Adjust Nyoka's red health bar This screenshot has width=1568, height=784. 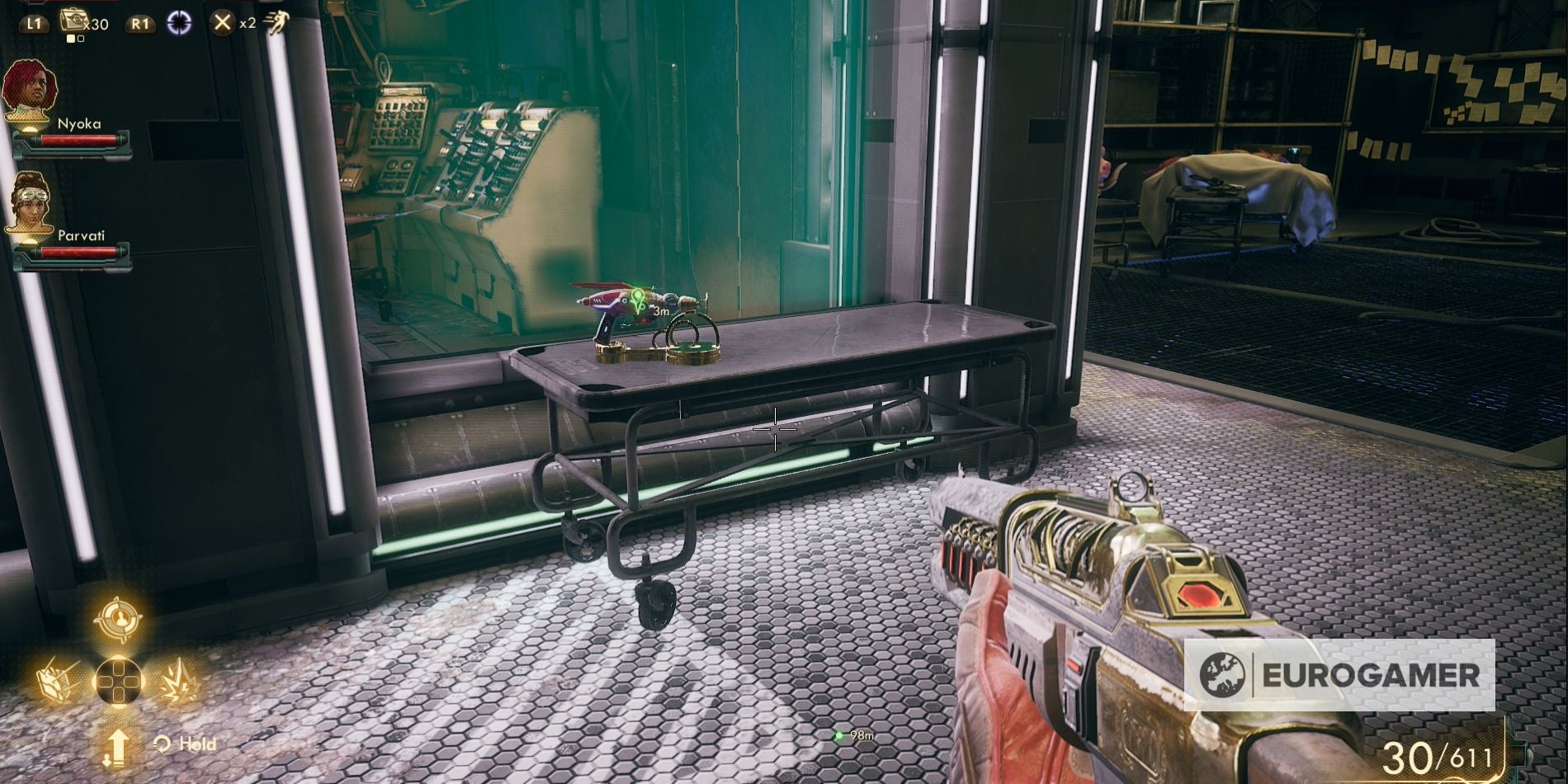coord(78,140)
